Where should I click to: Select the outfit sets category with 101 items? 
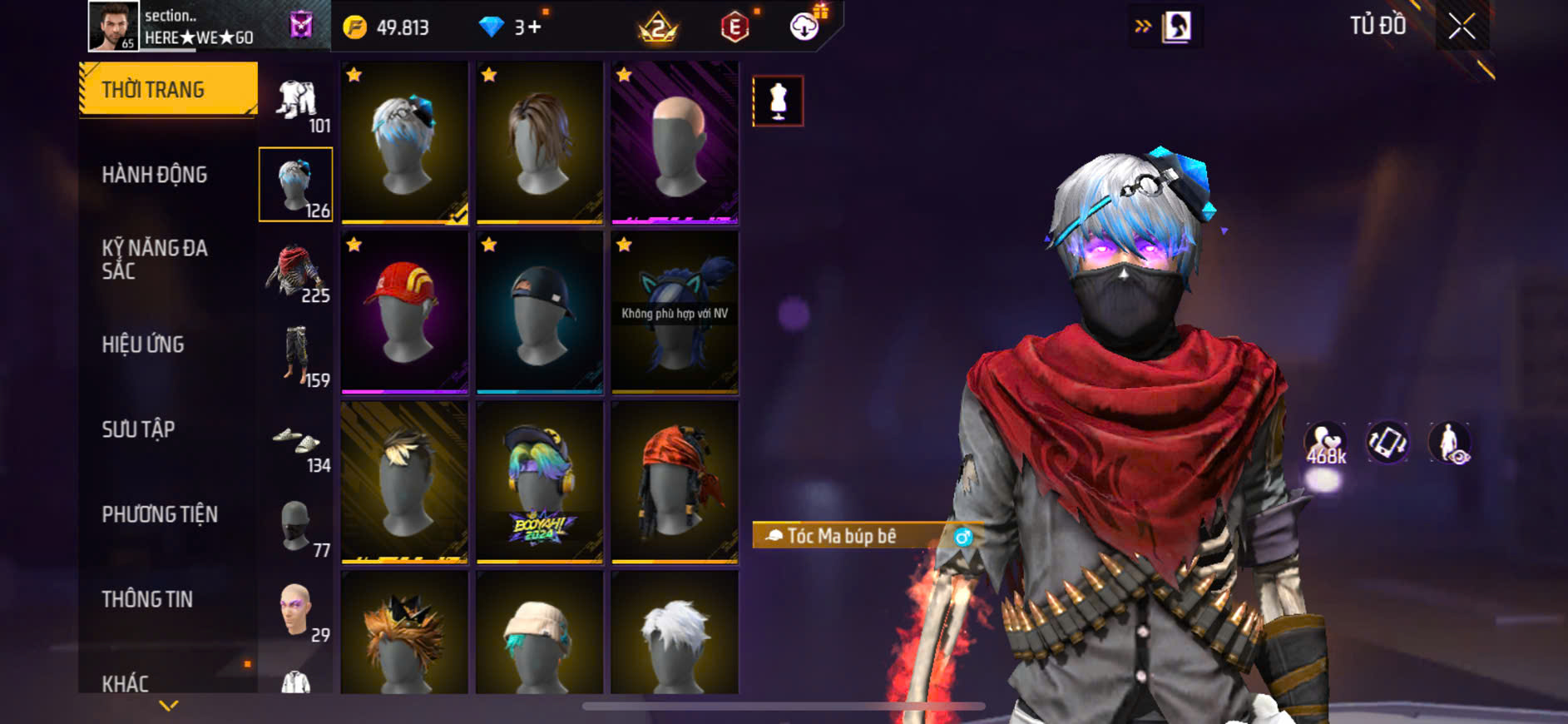tap(297, 104)
